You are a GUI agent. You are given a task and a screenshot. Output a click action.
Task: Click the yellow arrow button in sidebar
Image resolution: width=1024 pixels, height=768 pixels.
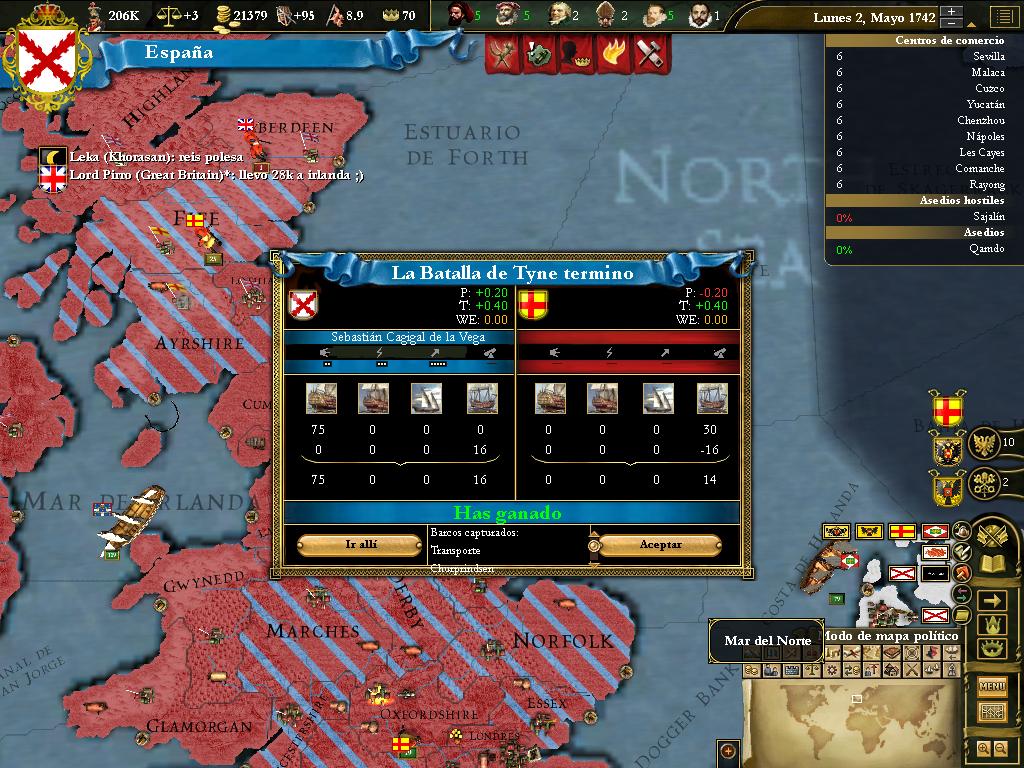point(992,600)
